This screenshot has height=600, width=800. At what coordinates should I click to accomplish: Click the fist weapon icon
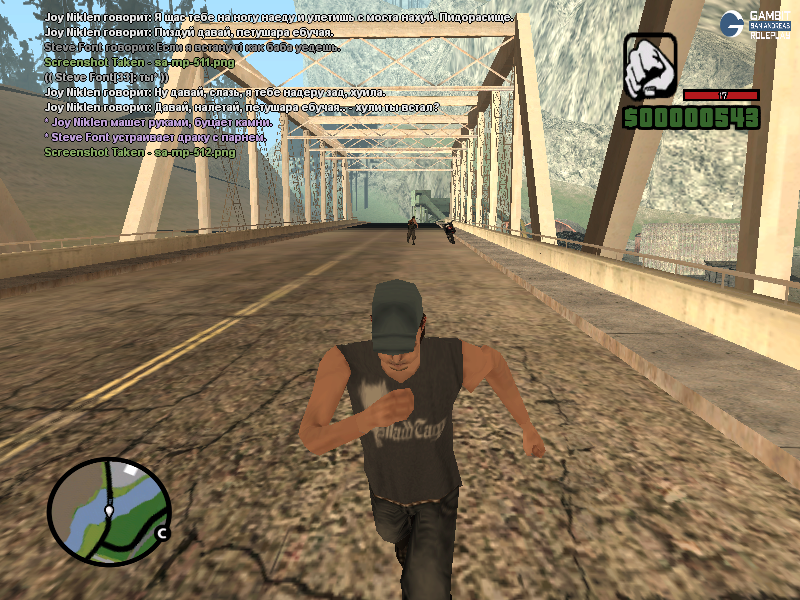pyautogui.click(x=650, y=67)
